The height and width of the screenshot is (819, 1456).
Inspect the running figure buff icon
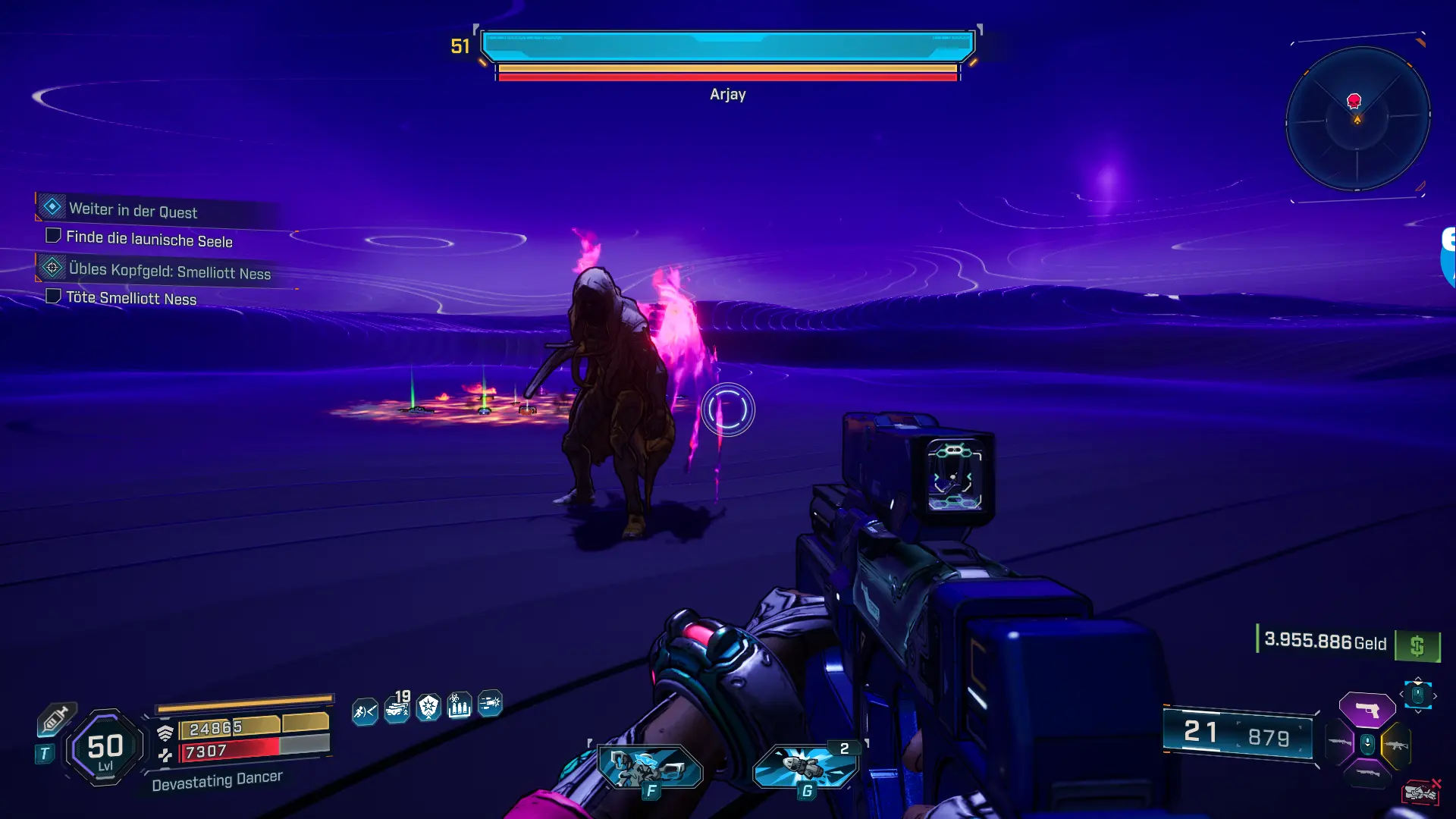tap(365, 711)
